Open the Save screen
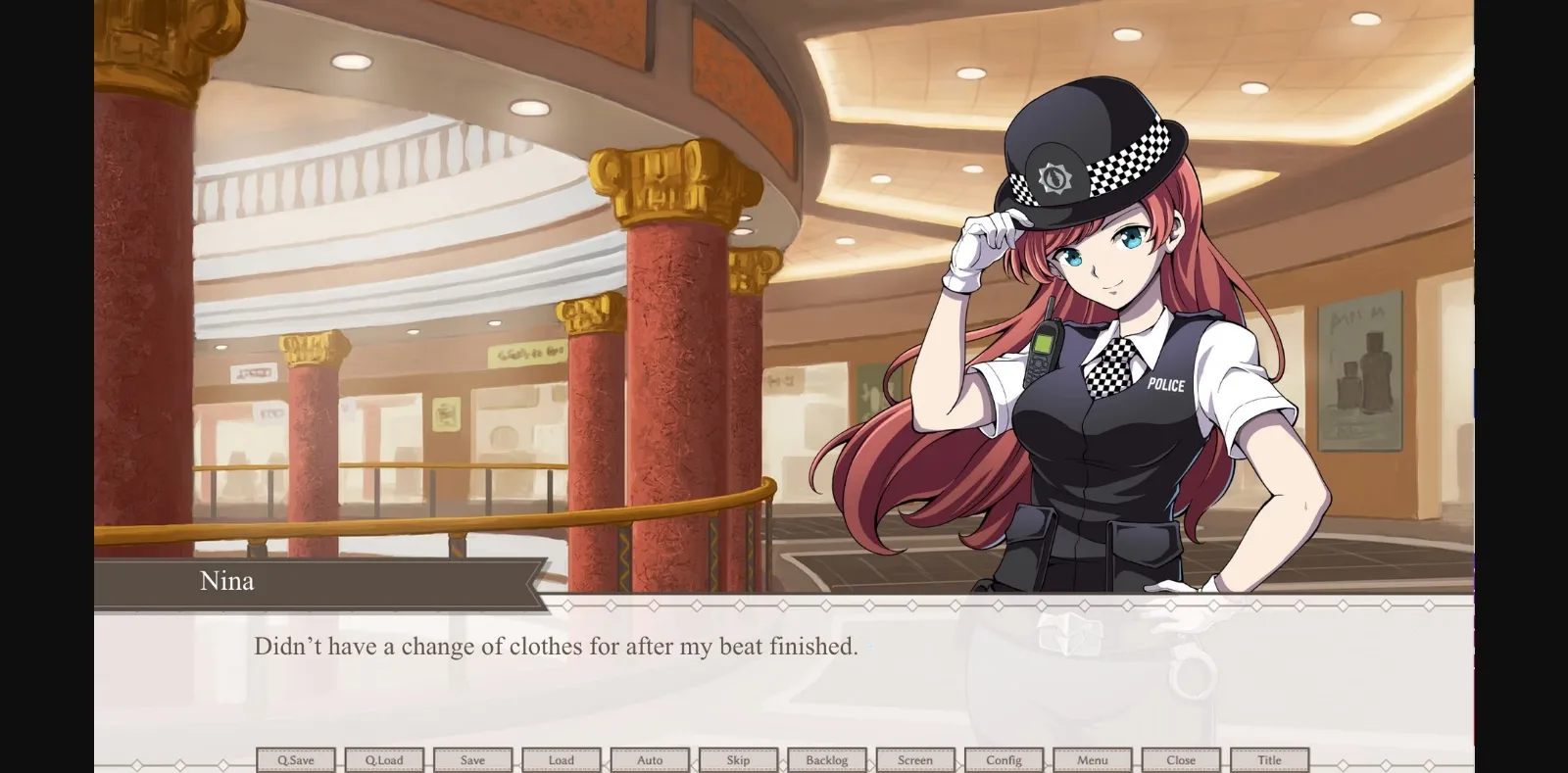1568x773 pixels. pyautogui.click(x=473, y=759)
